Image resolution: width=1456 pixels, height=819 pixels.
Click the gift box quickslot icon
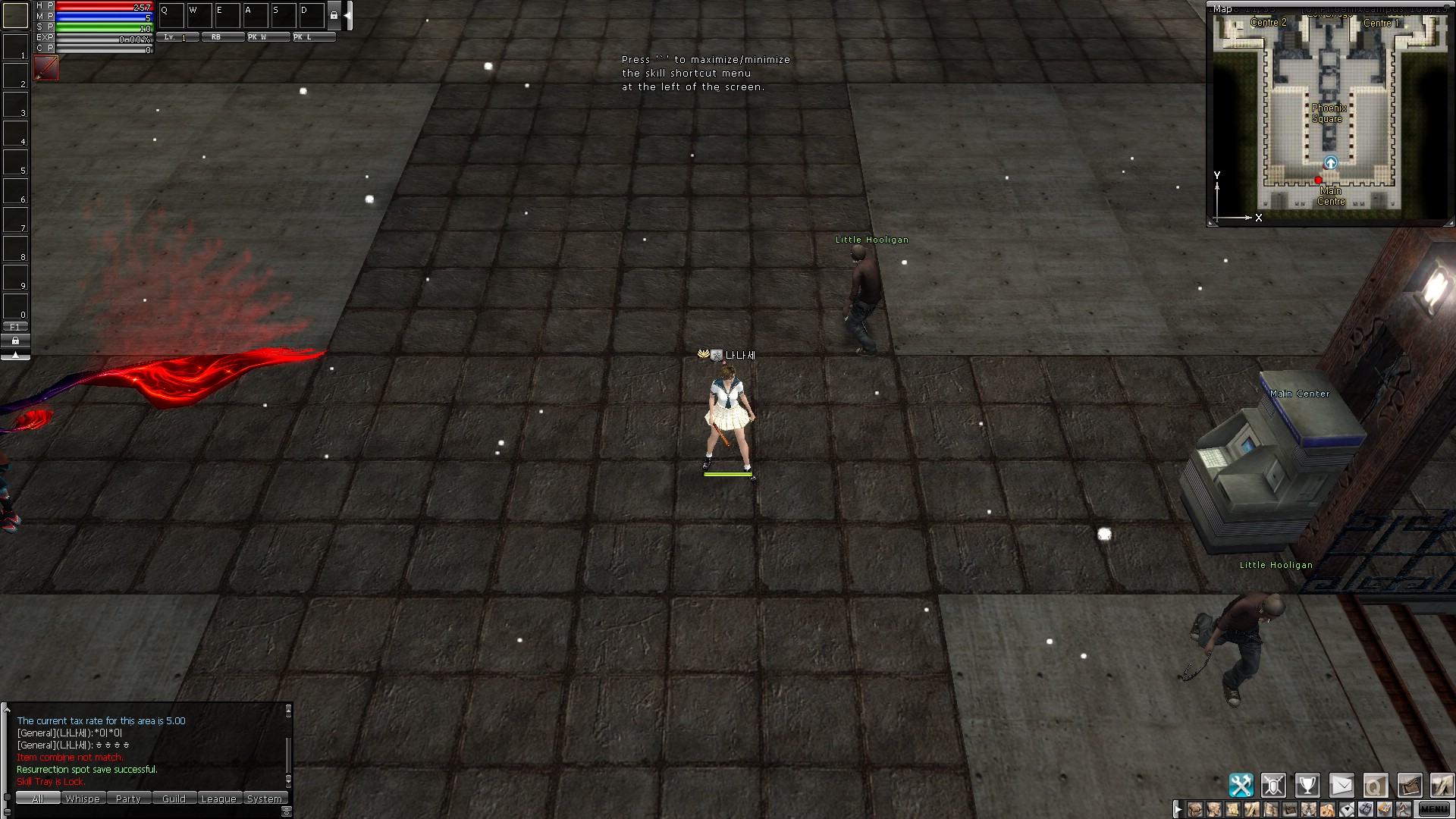[1365, 809]
